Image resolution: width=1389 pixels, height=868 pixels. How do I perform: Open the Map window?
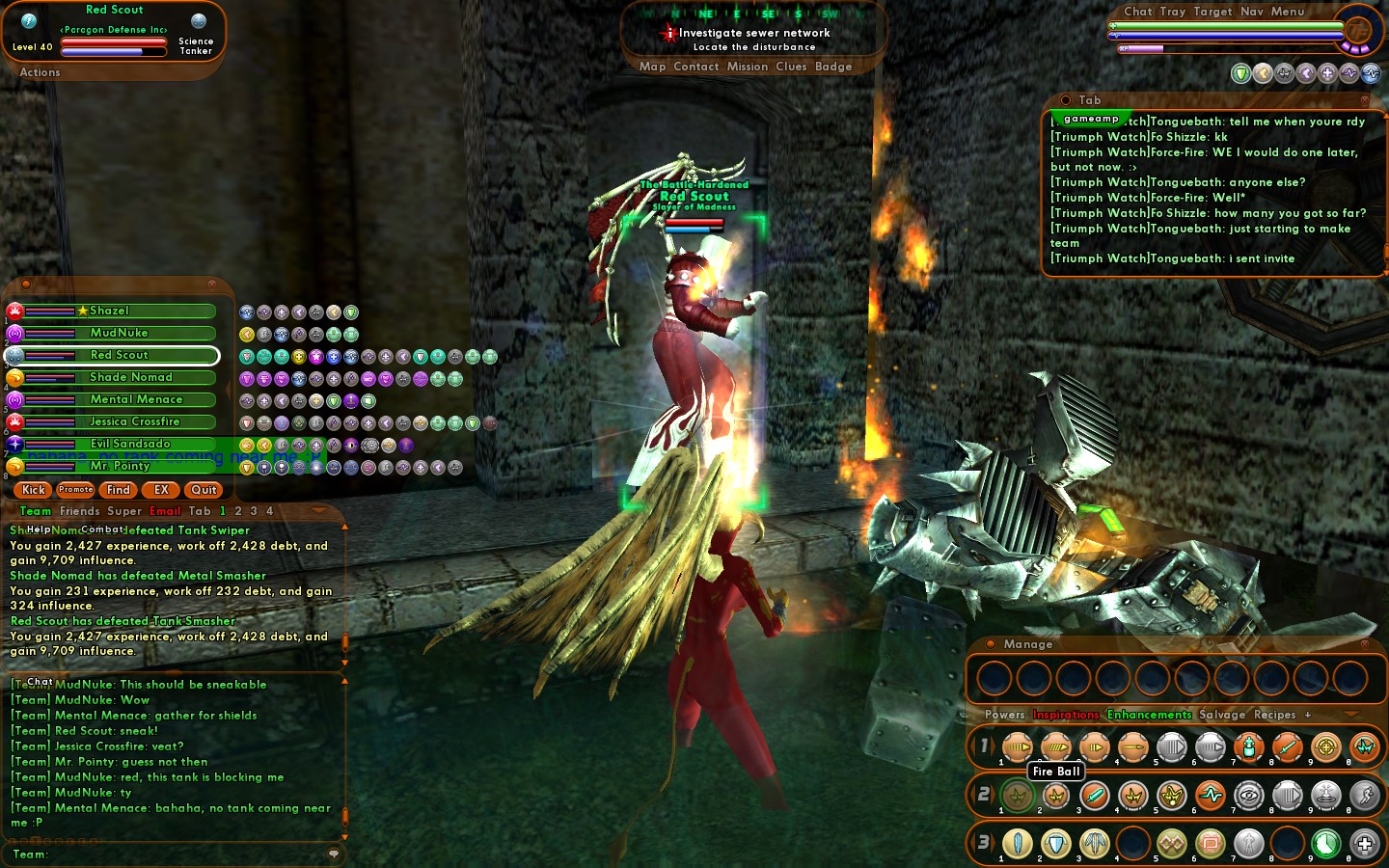(x=652, y=67)
